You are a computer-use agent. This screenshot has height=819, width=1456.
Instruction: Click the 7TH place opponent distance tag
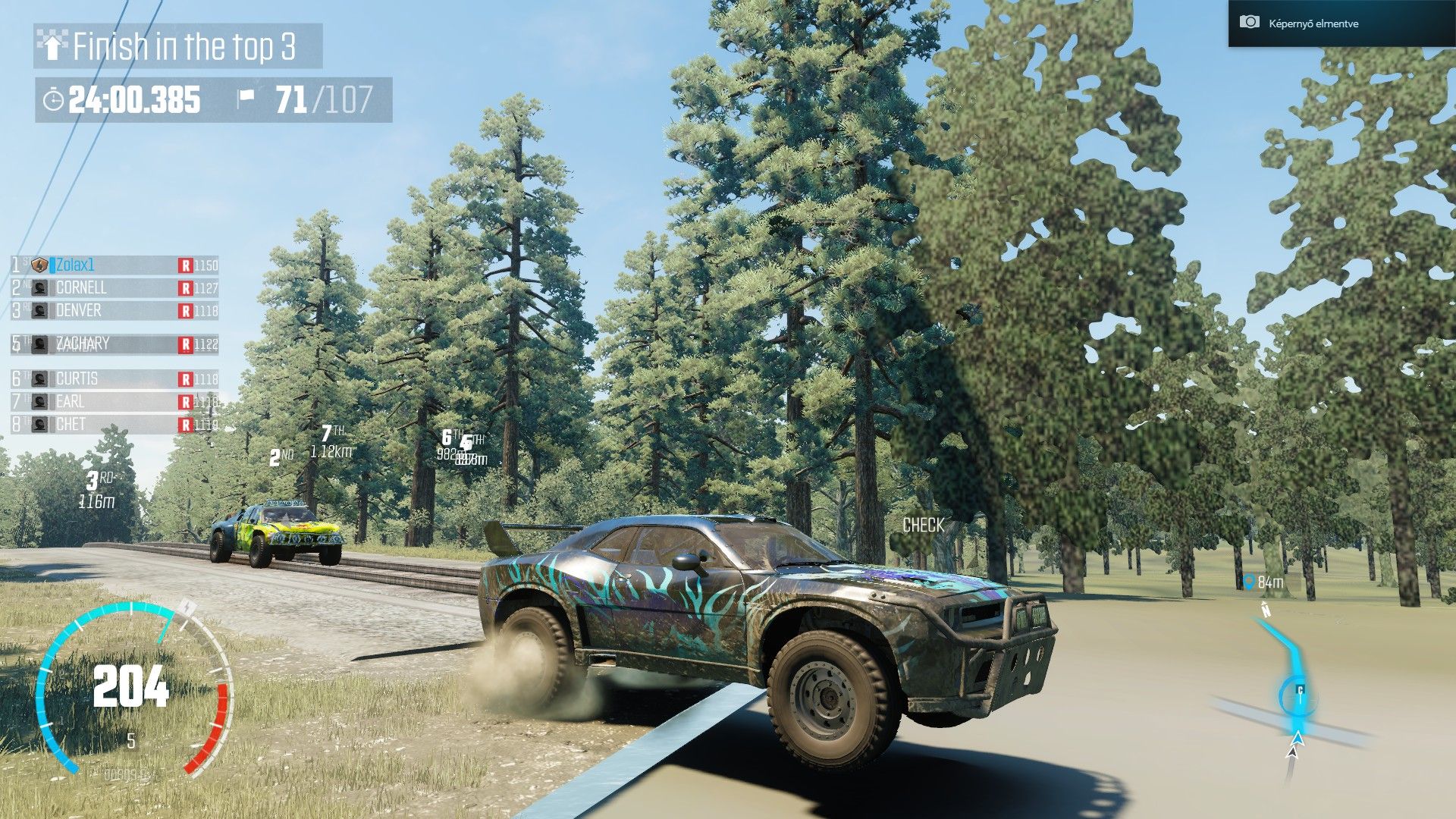click(x=331, y=442)
